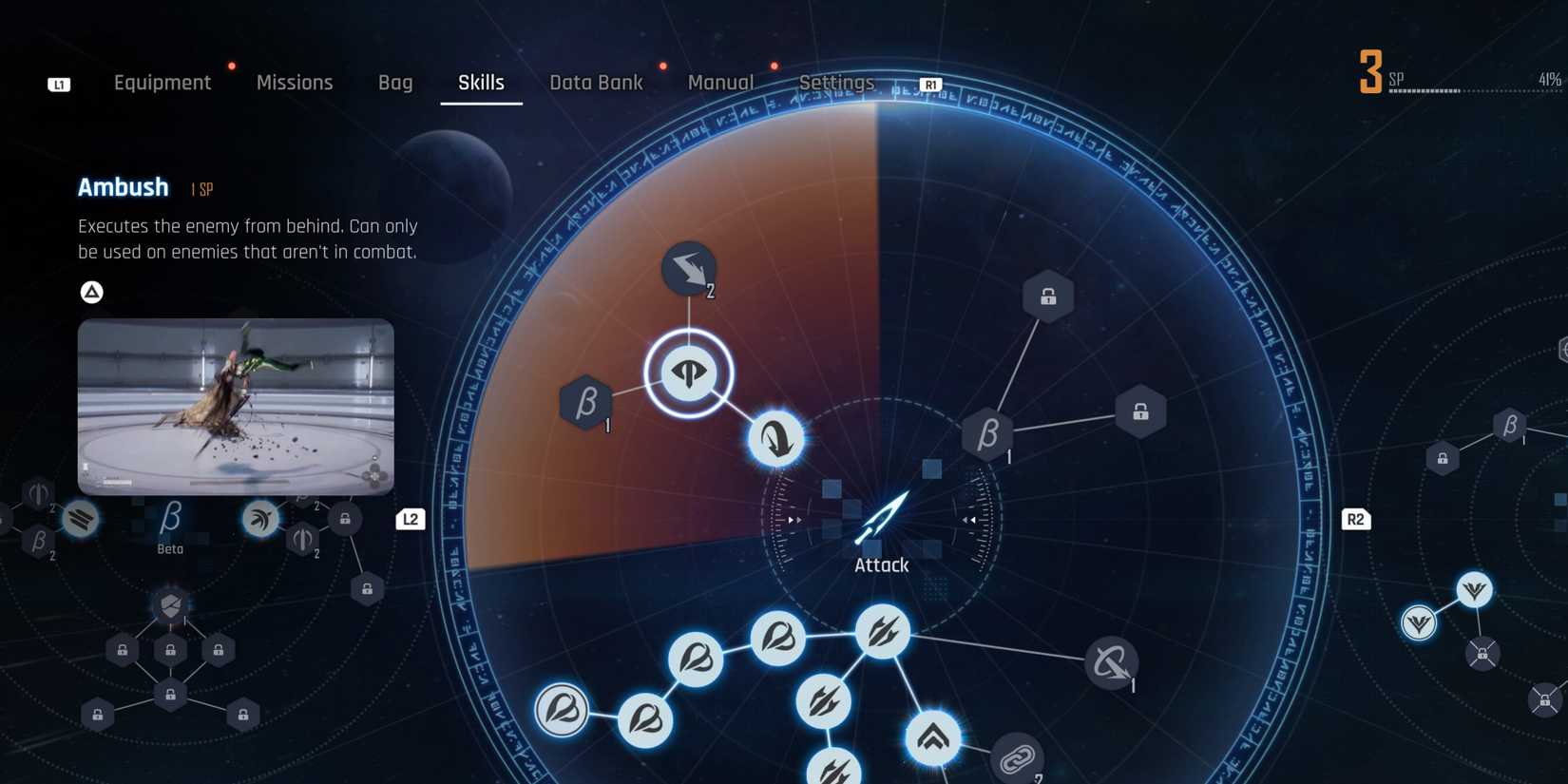Switch to the Data Bank tab
Screen dimensions: 1568x784
[597, 83]
